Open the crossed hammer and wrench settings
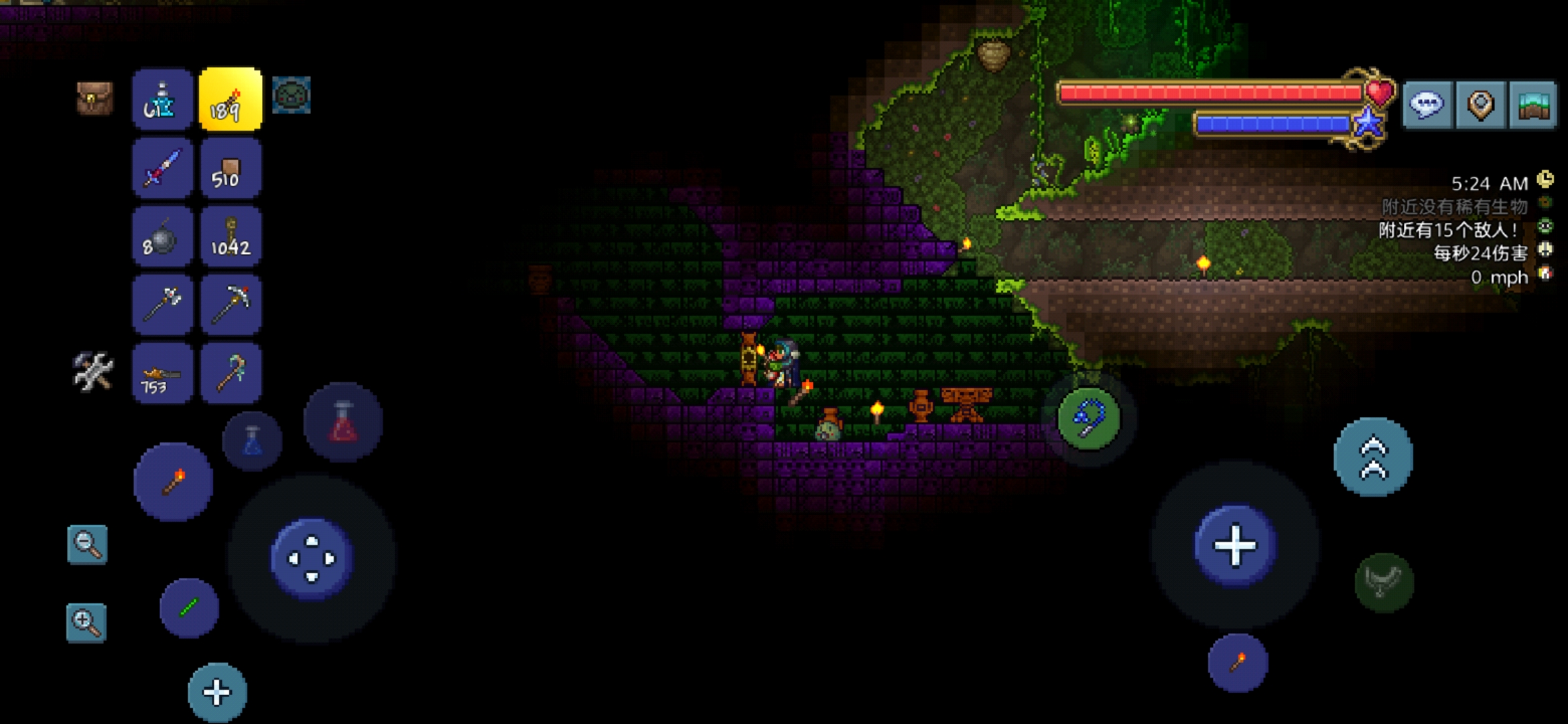 pos(93,372)
